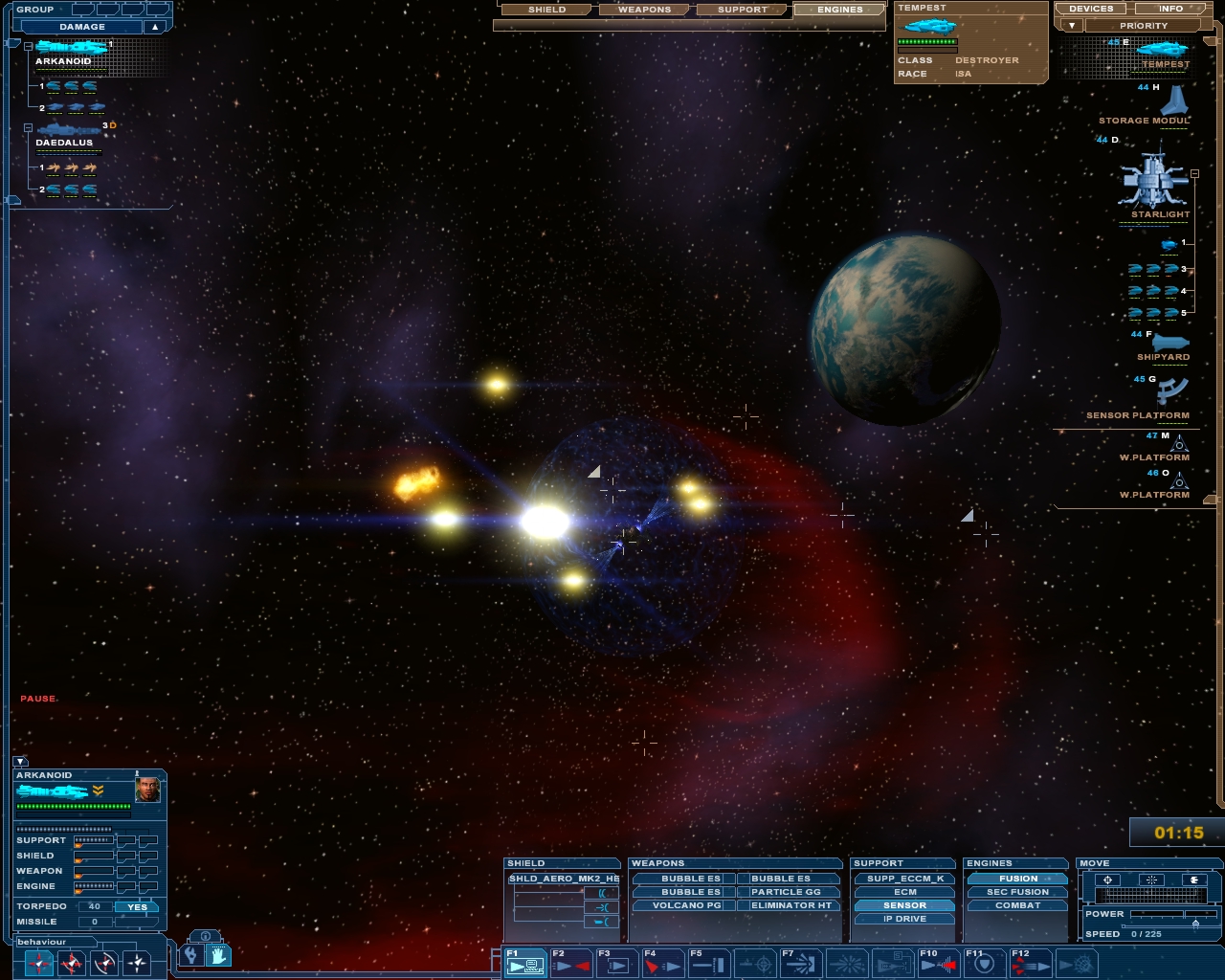The width and height of the screenshot is (1225, 980).
Task: Activate the ECM support device
Action: tap(905, 892)
